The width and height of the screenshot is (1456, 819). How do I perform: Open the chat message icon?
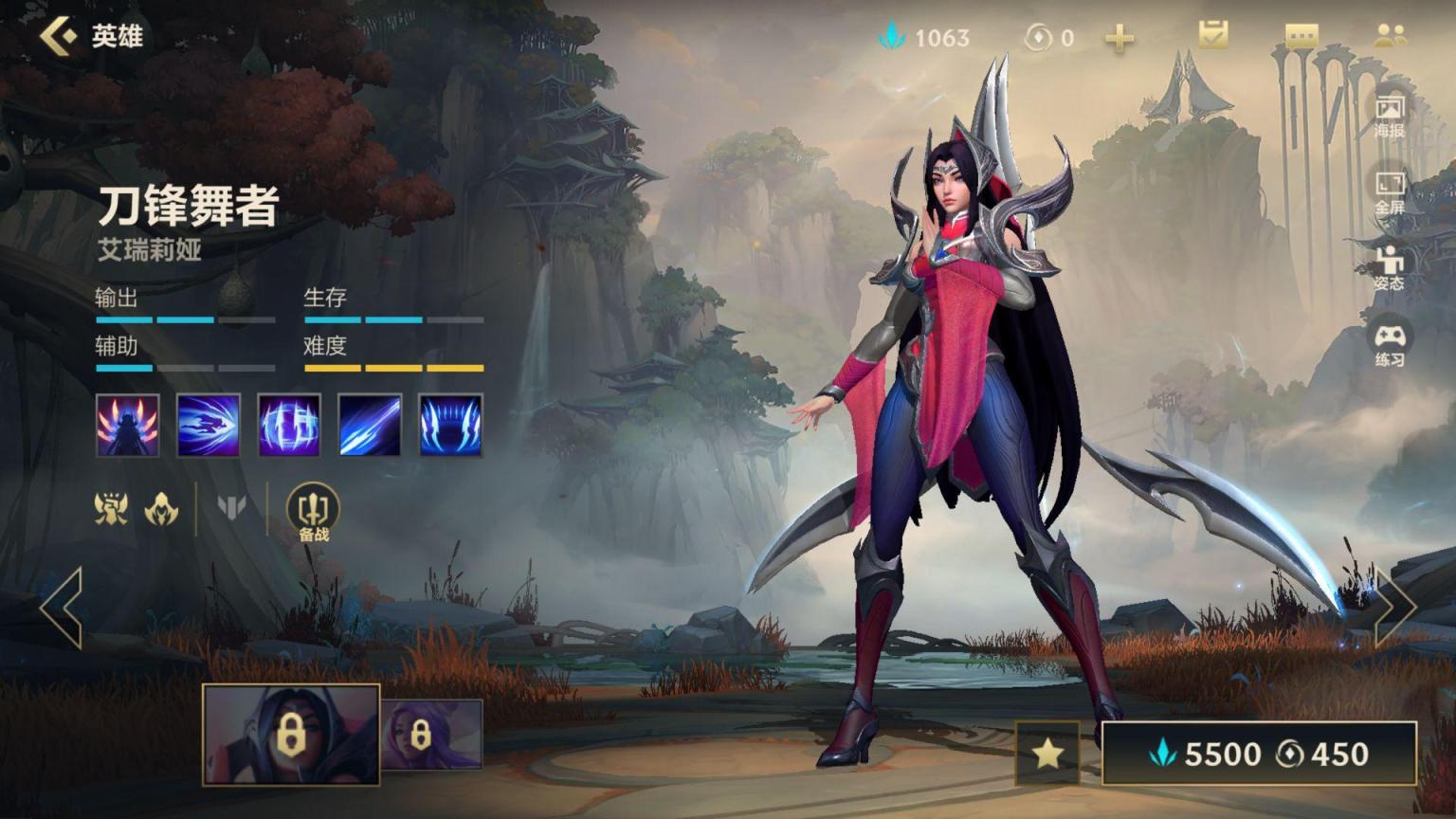tap(1301, 36)
